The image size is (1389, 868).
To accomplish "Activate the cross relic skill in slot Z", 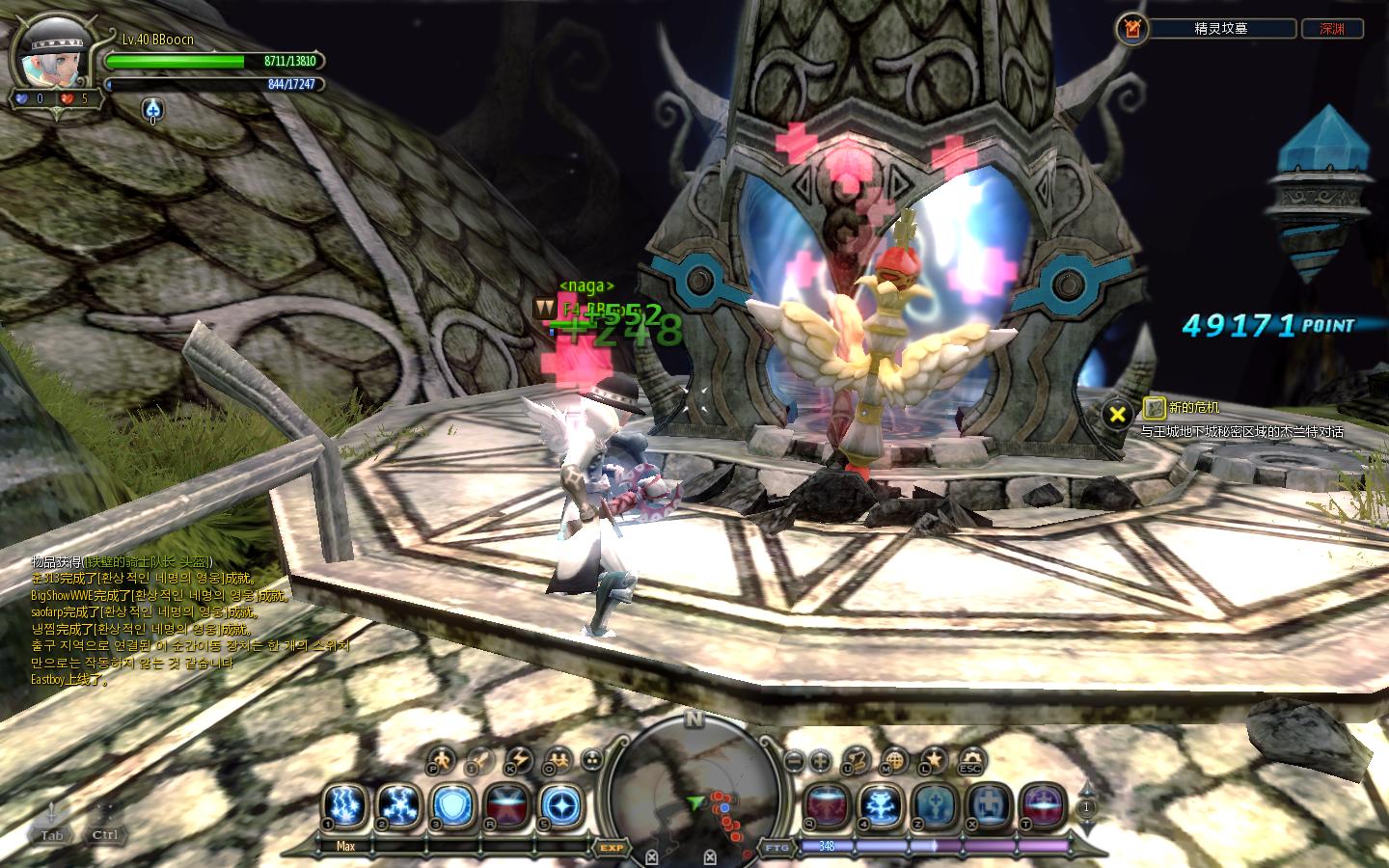I will pyautogui.click(x=935, y=804).
